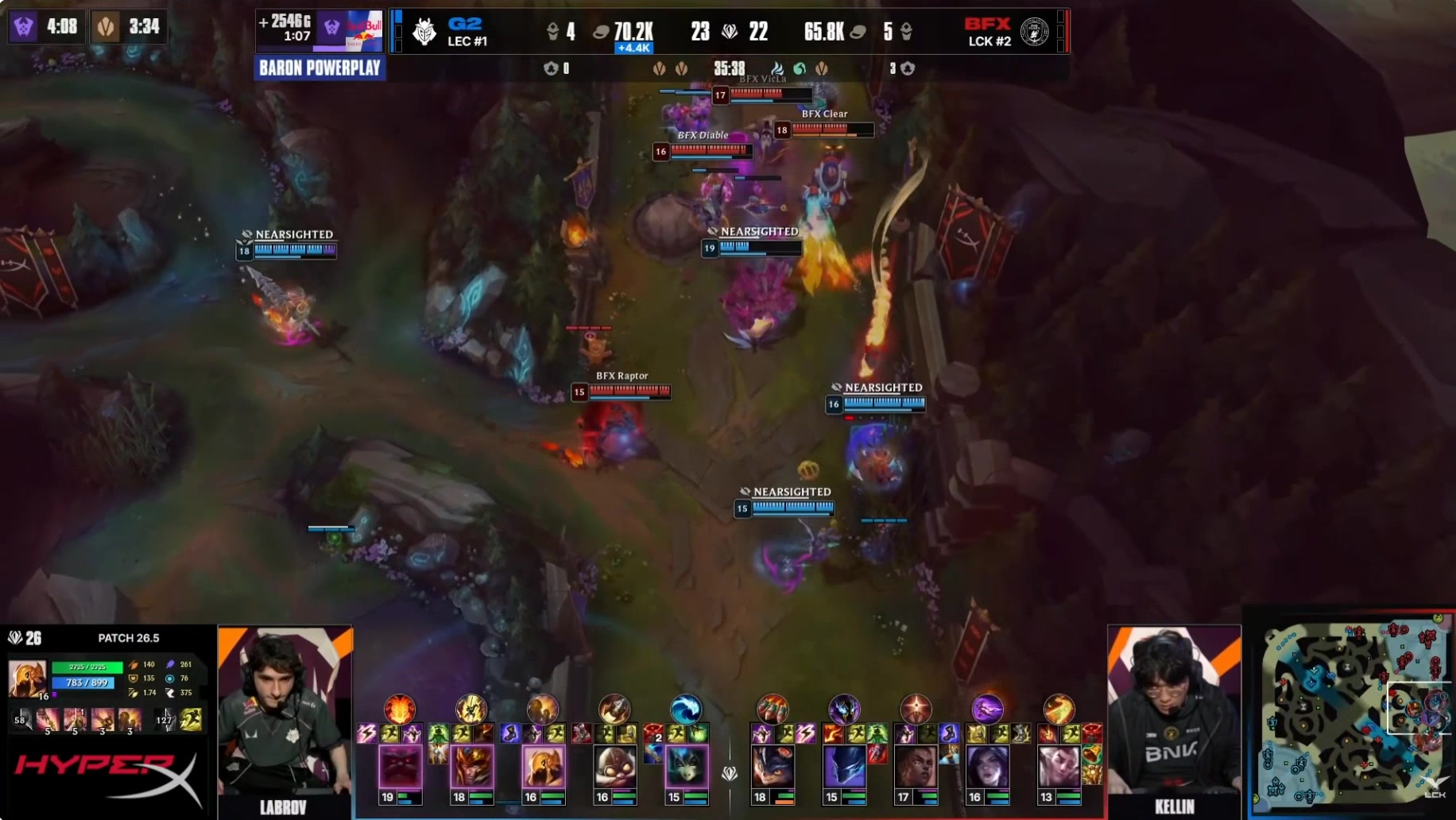Select the goggled Corki champion portrait
This screenshot has width=1456, height=820.
614,768
